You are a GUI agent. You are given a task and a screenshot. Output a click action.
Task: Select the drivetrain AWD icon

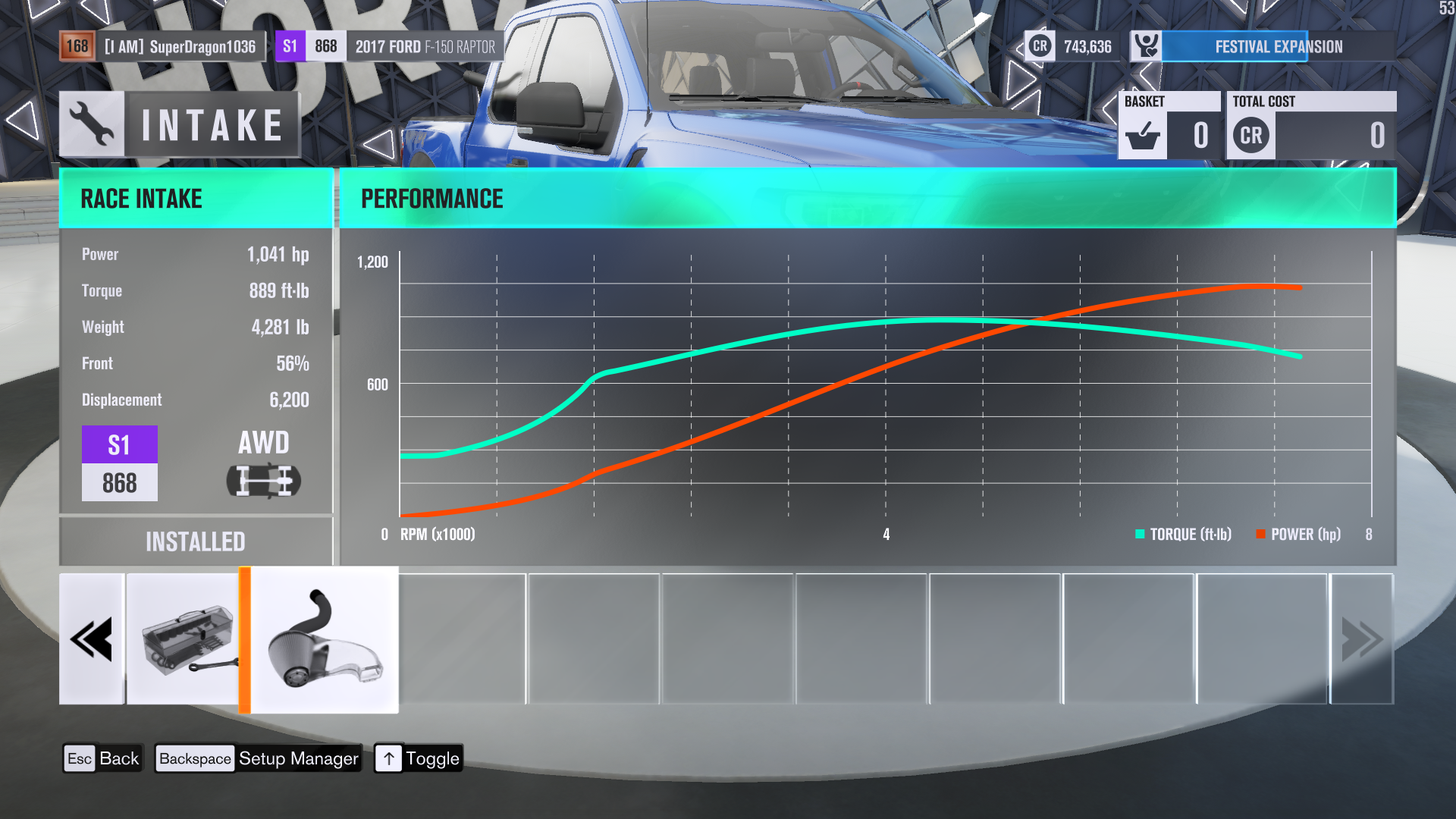(x=262, y=479)
